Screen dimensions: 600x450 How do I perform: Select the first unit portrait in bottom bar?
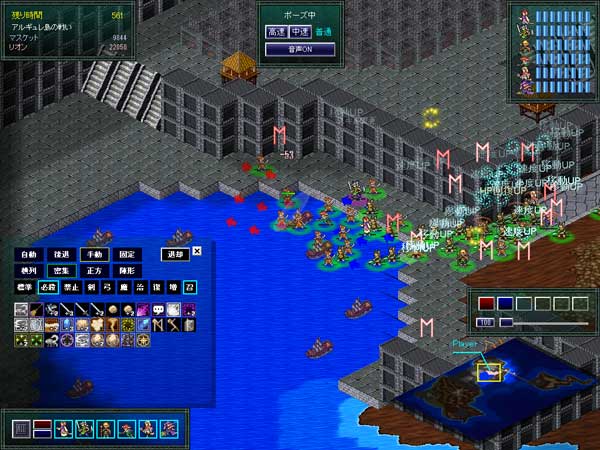tap(63, 429)
